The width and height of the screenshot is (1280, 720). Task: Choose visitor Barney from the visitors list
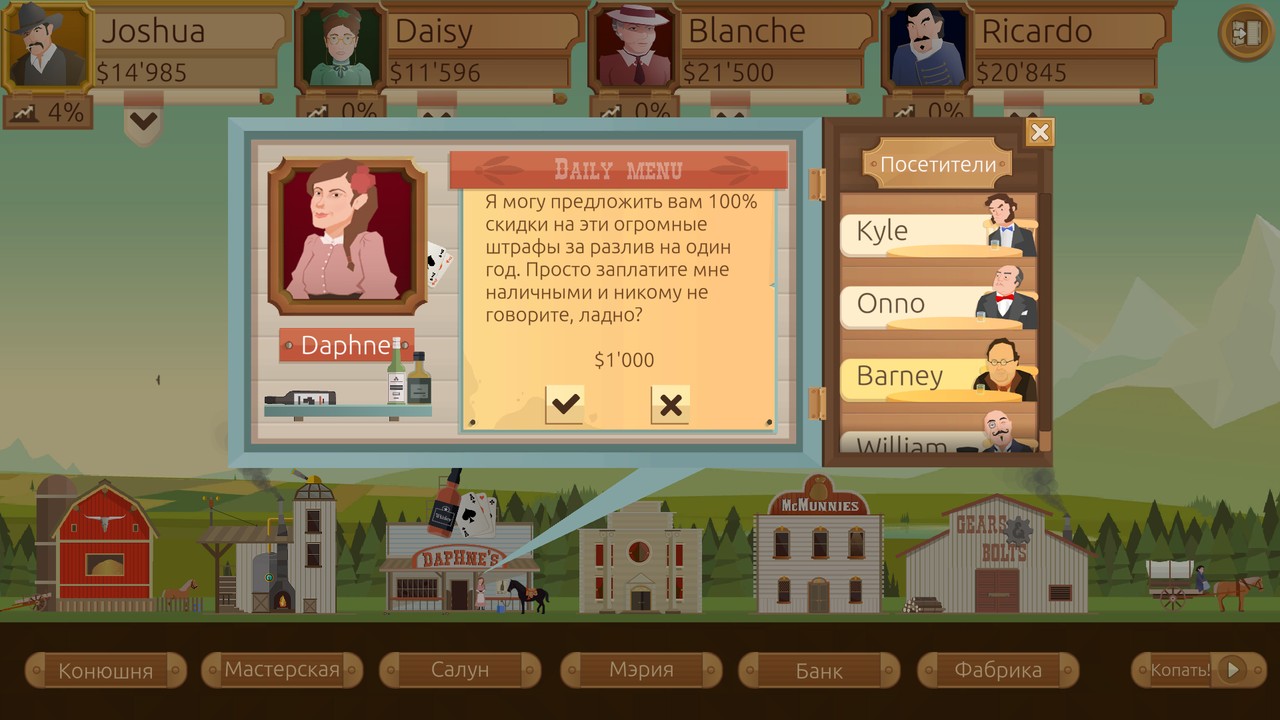click(937, 376)
